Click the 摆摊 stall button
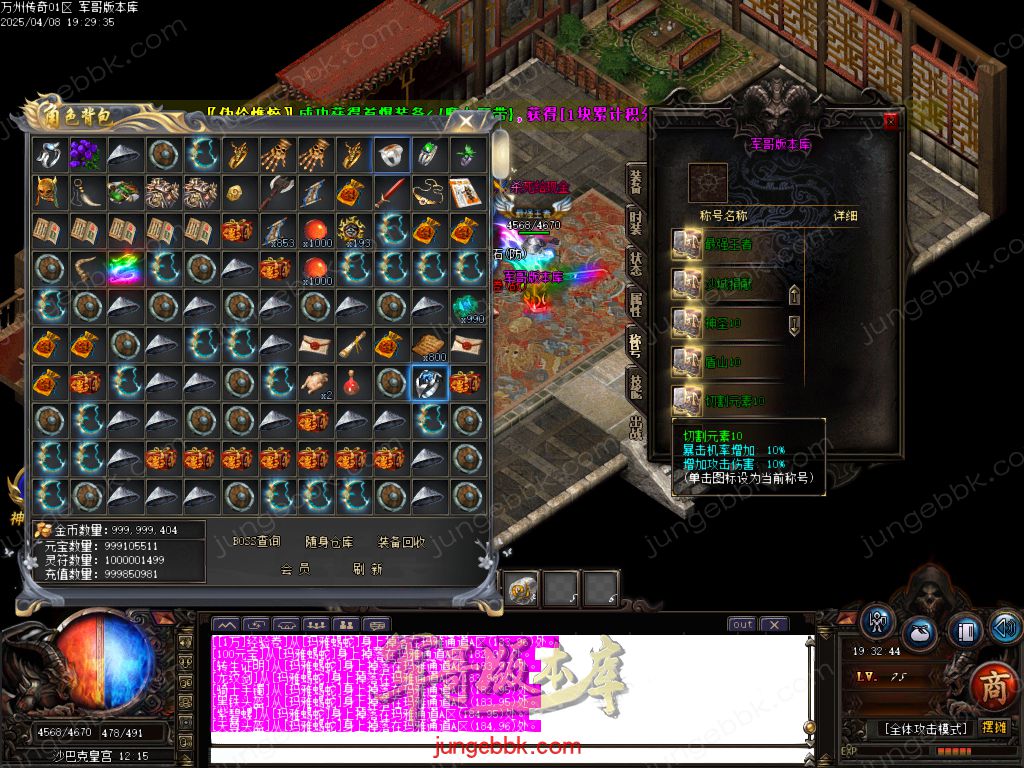Image resolution: width=1024 pixels, height=768 pixels. point(994,728)
